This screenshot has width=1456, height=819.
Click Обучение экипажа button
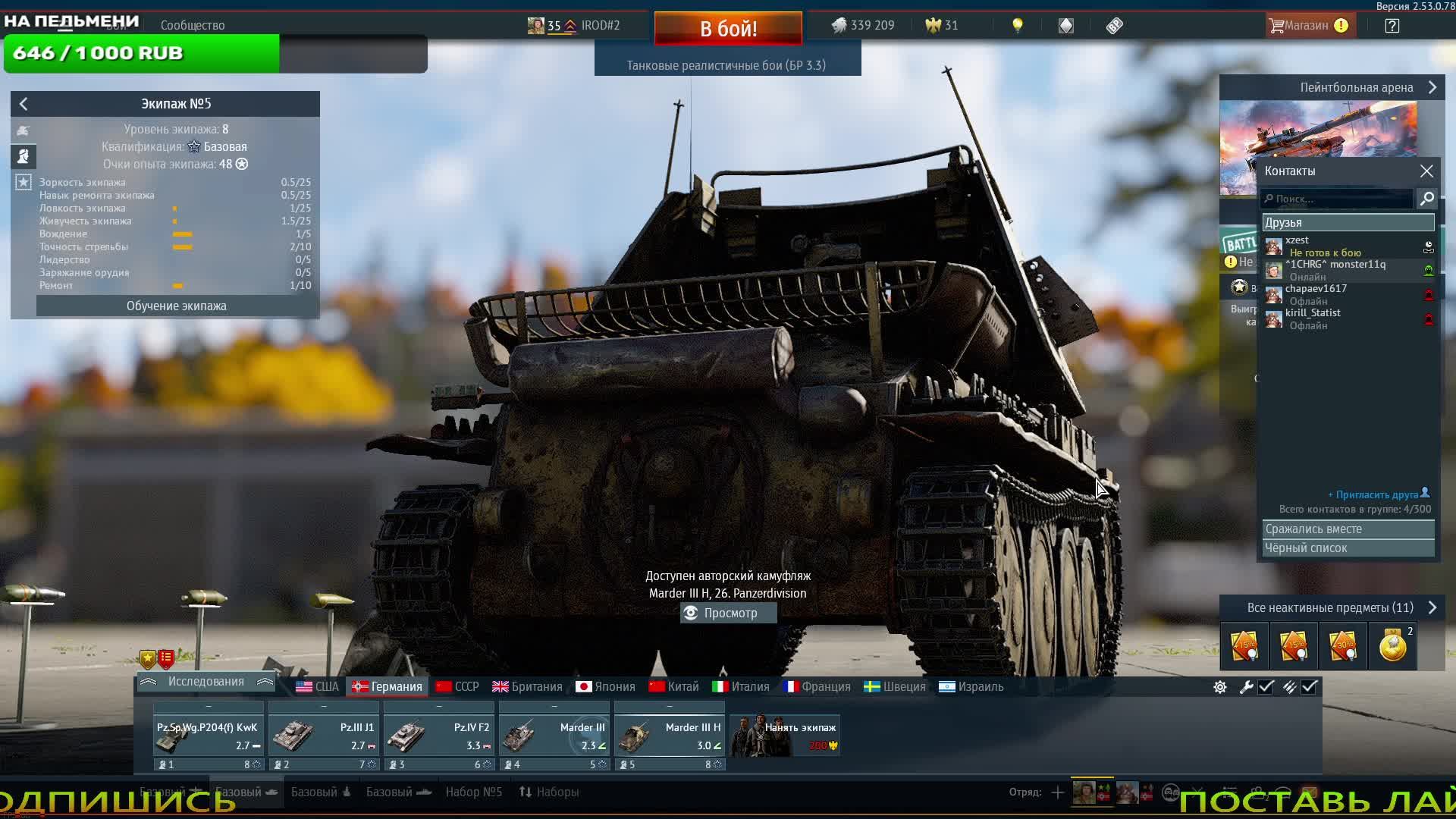[x=177, y=306]
